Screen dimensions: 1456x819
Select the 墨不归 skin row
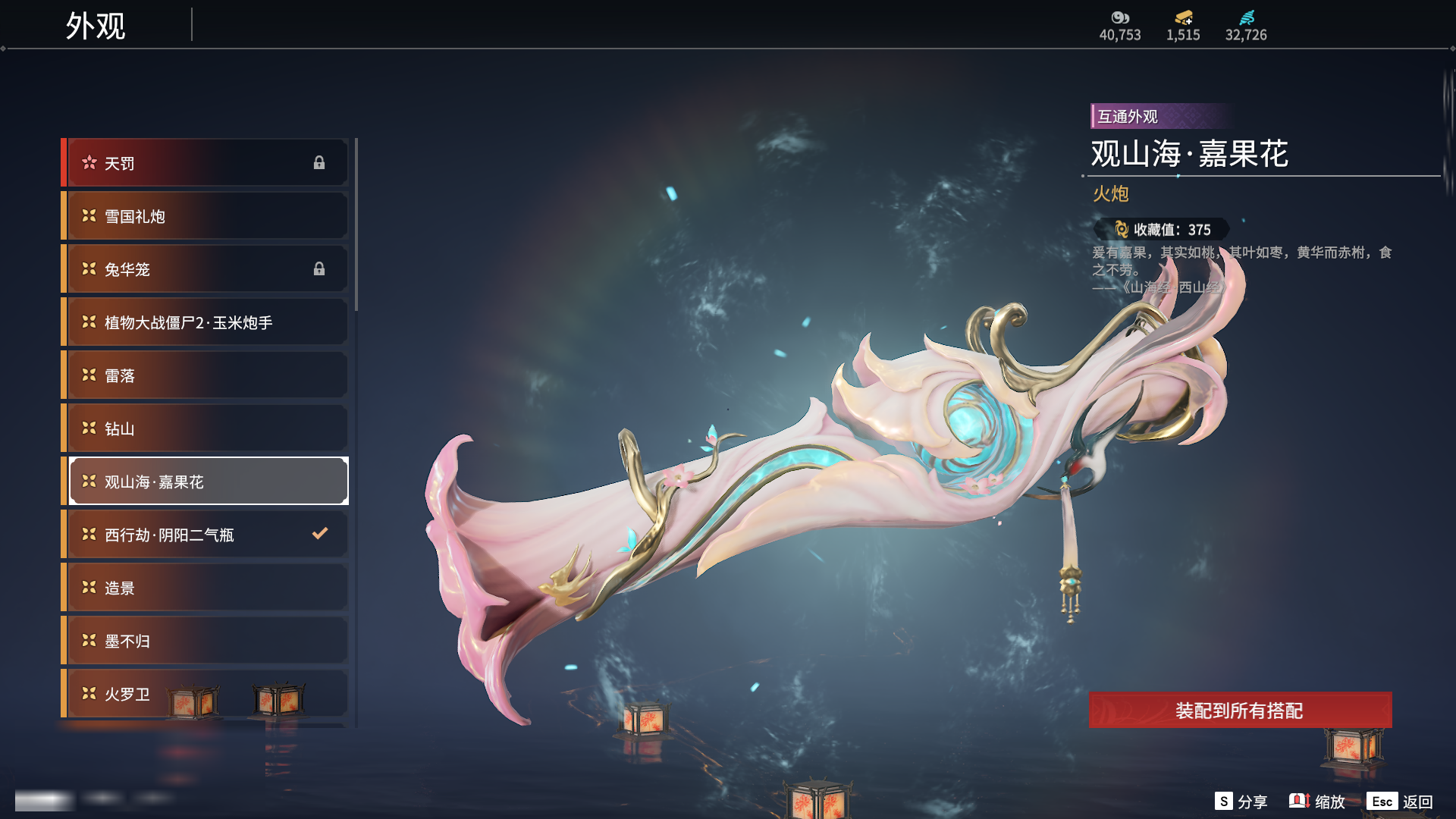206,641
